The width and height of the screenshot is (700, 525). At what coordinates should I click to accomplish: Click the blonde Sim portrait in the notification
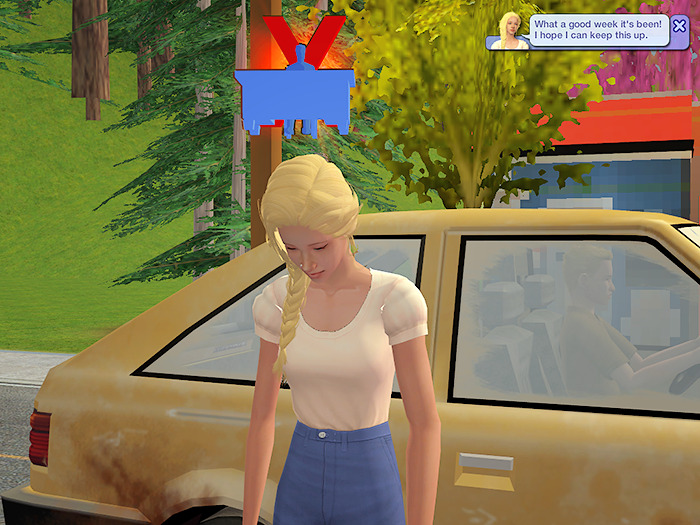tap(510, 30)
